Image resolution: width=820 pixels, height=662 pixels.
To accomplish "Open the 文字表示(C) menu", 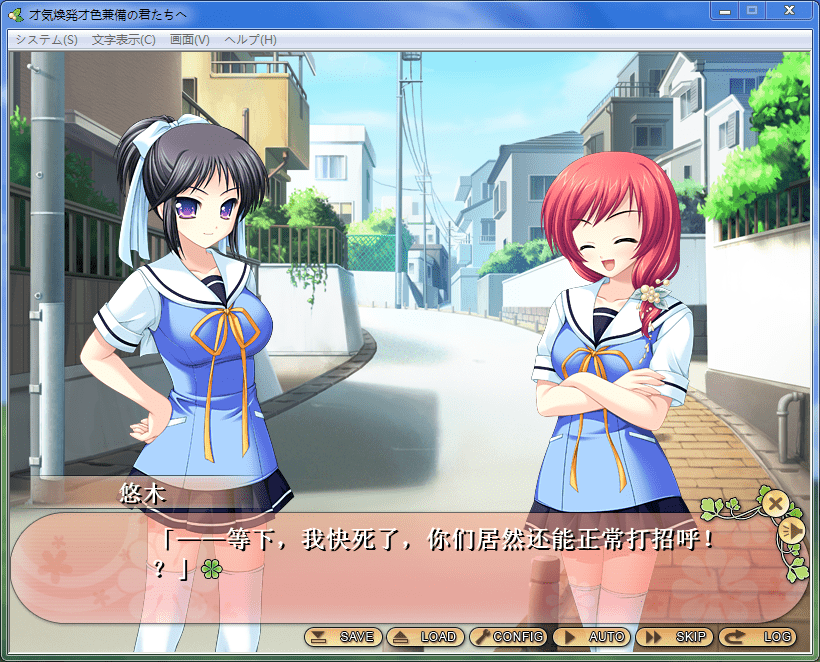I will [124, 40].
